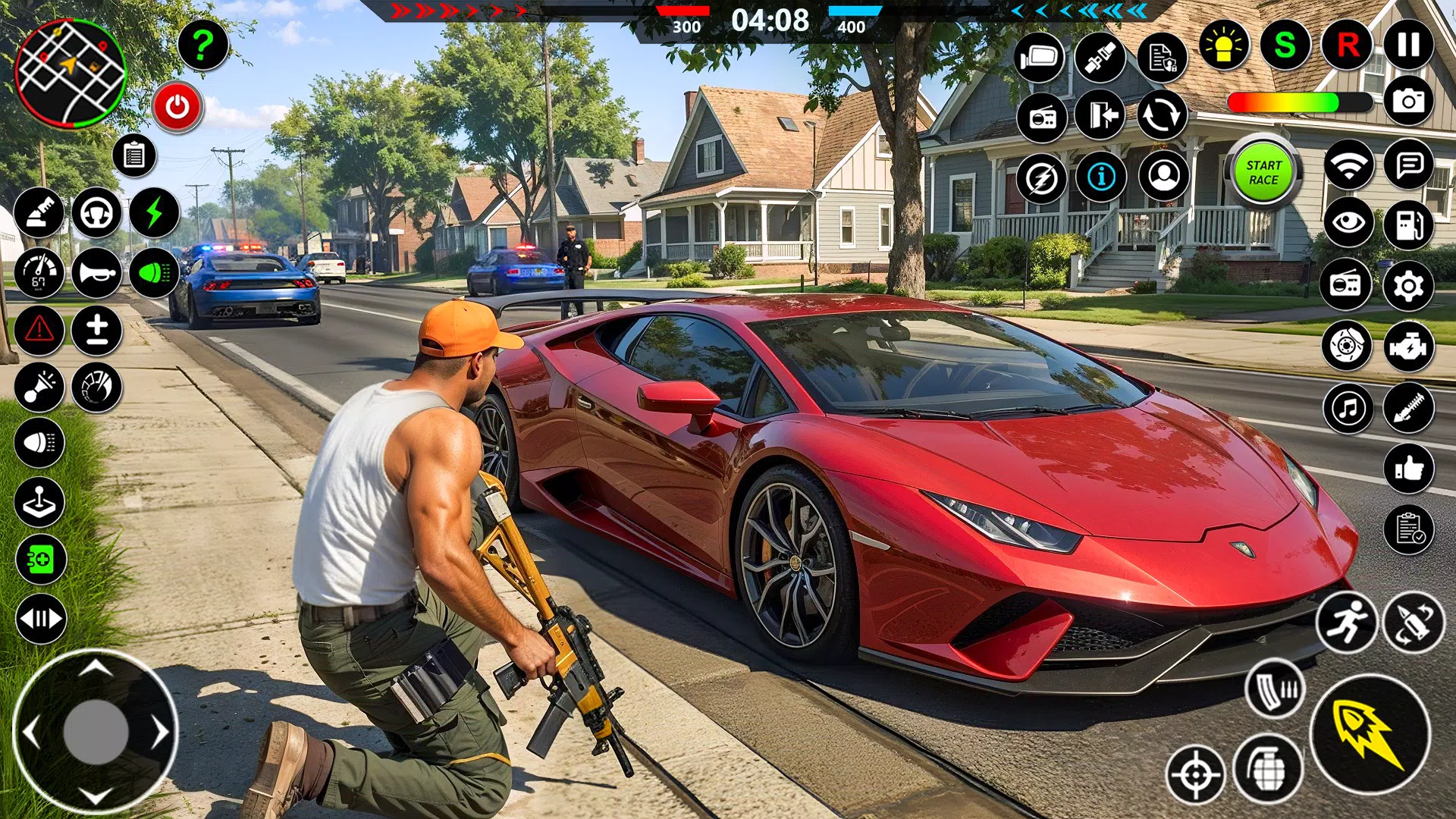Open the circular minimap
This screenshot has height=819, width=1456.
70,74
